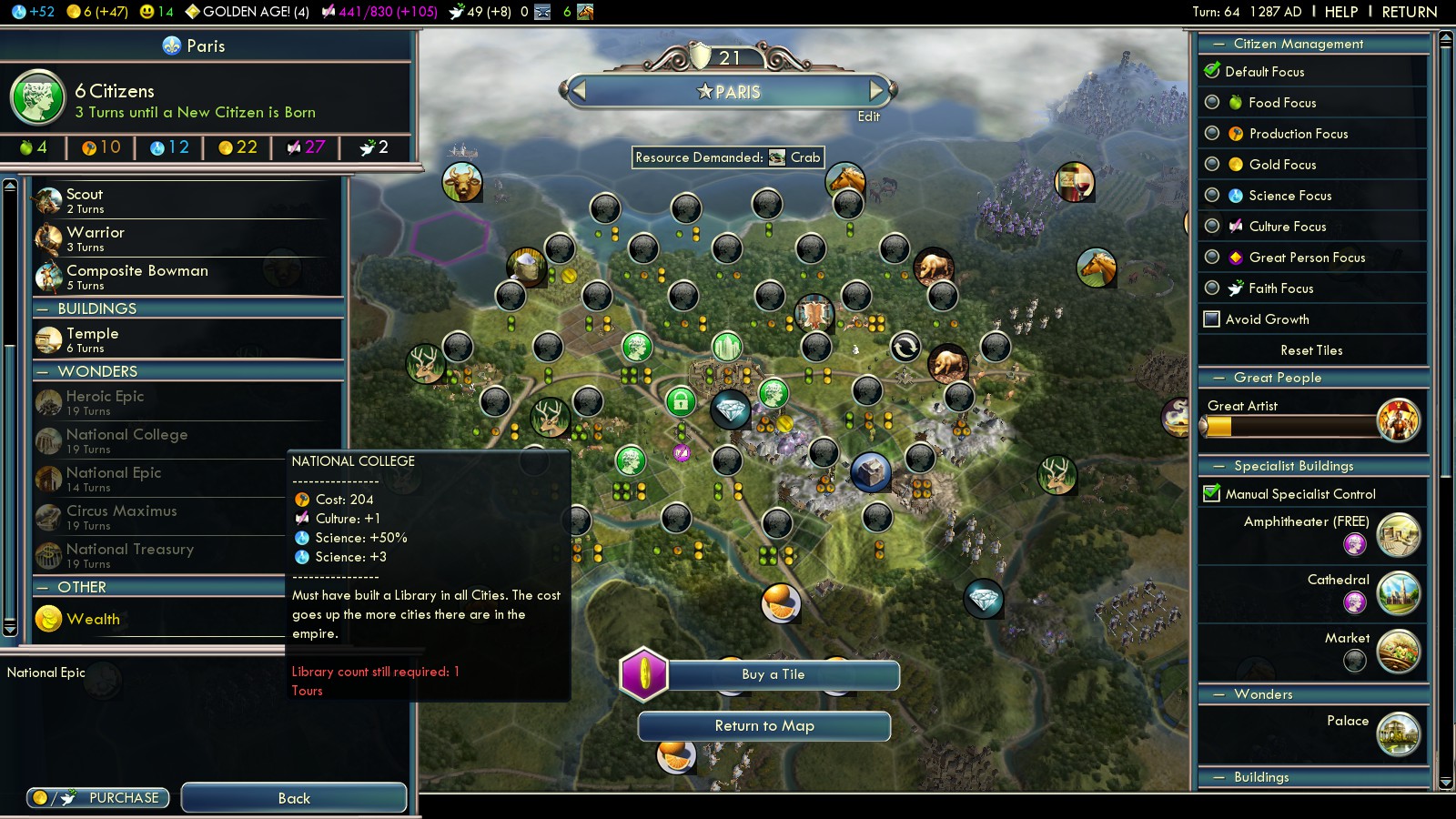
Task: Open the Purchase mode button
Action: click(x=98, y=798)
